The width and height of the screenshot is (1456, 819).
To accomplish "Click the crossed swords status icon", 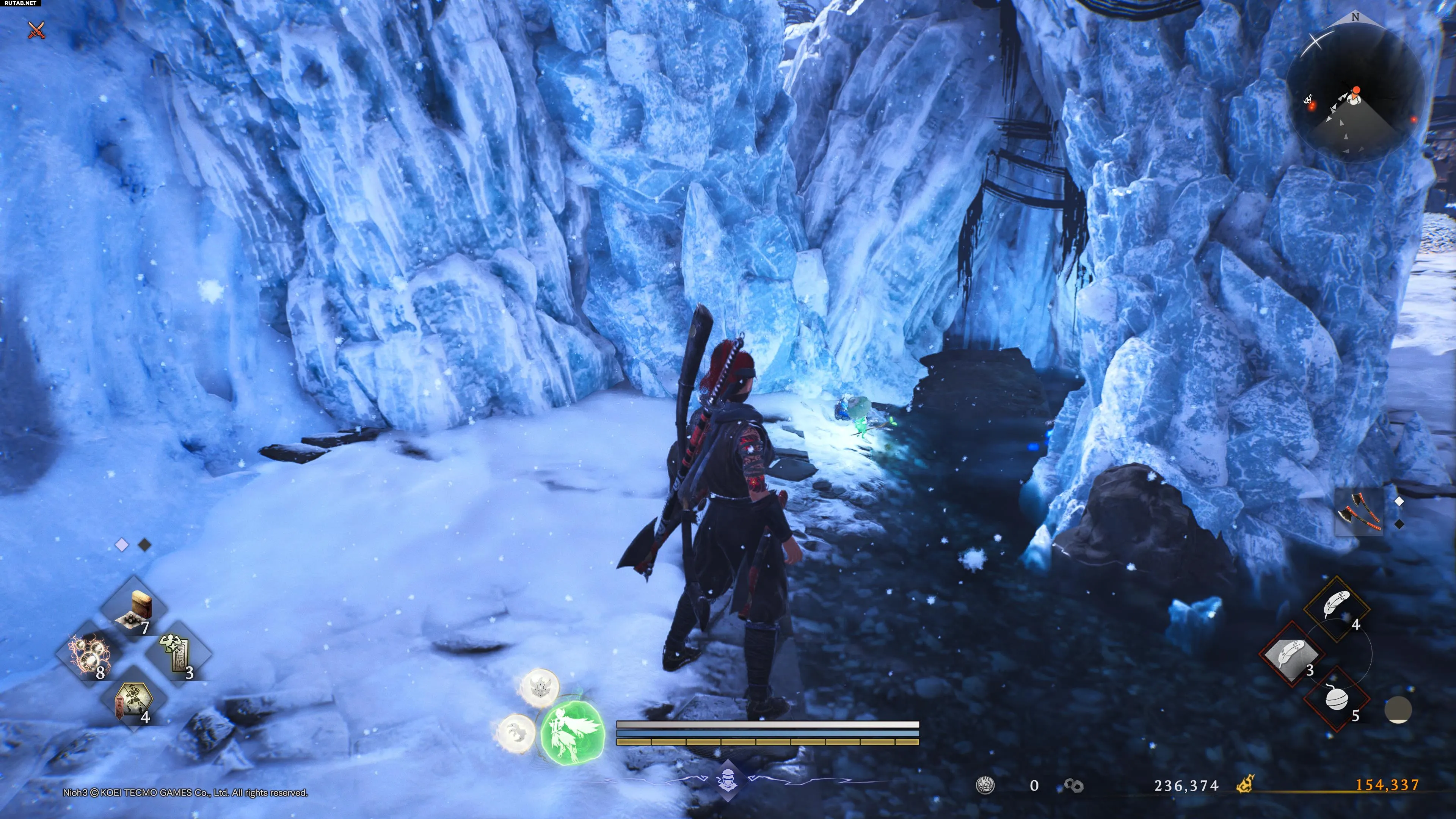I will point(37,30).
